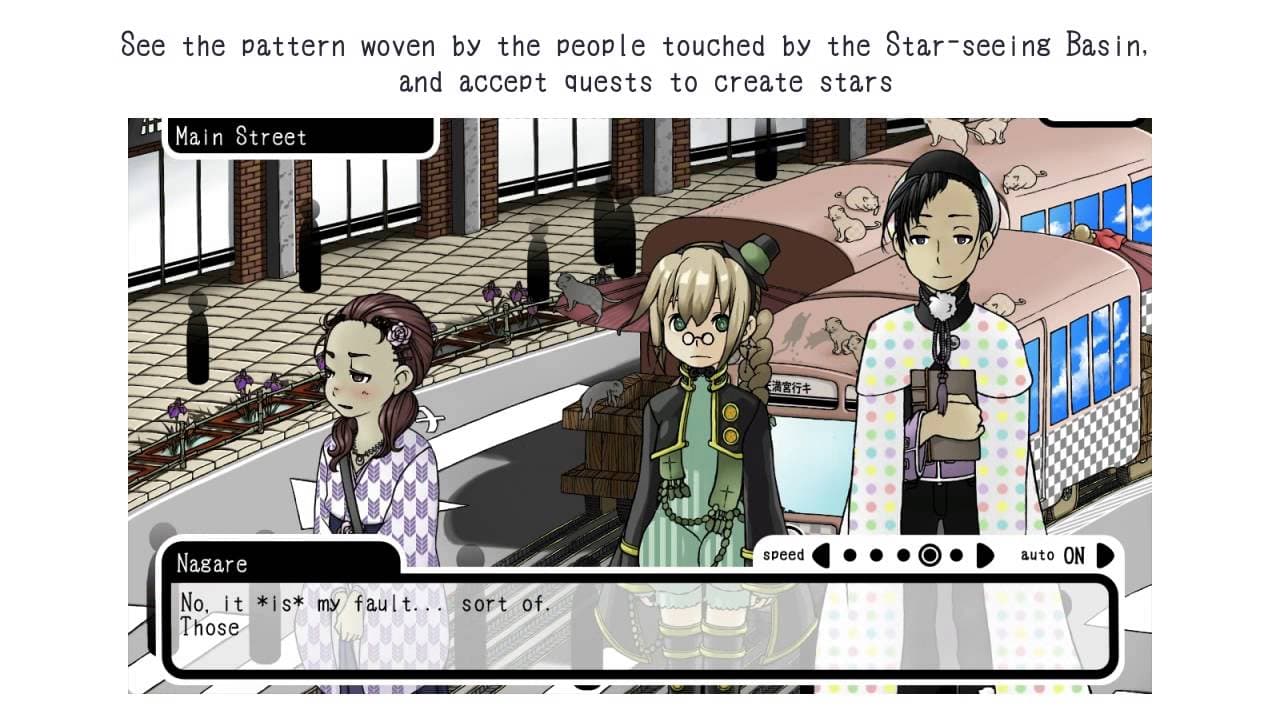Click the auto ON arrow
This screenshot has width=1280, height=720.
(1103, 555)
